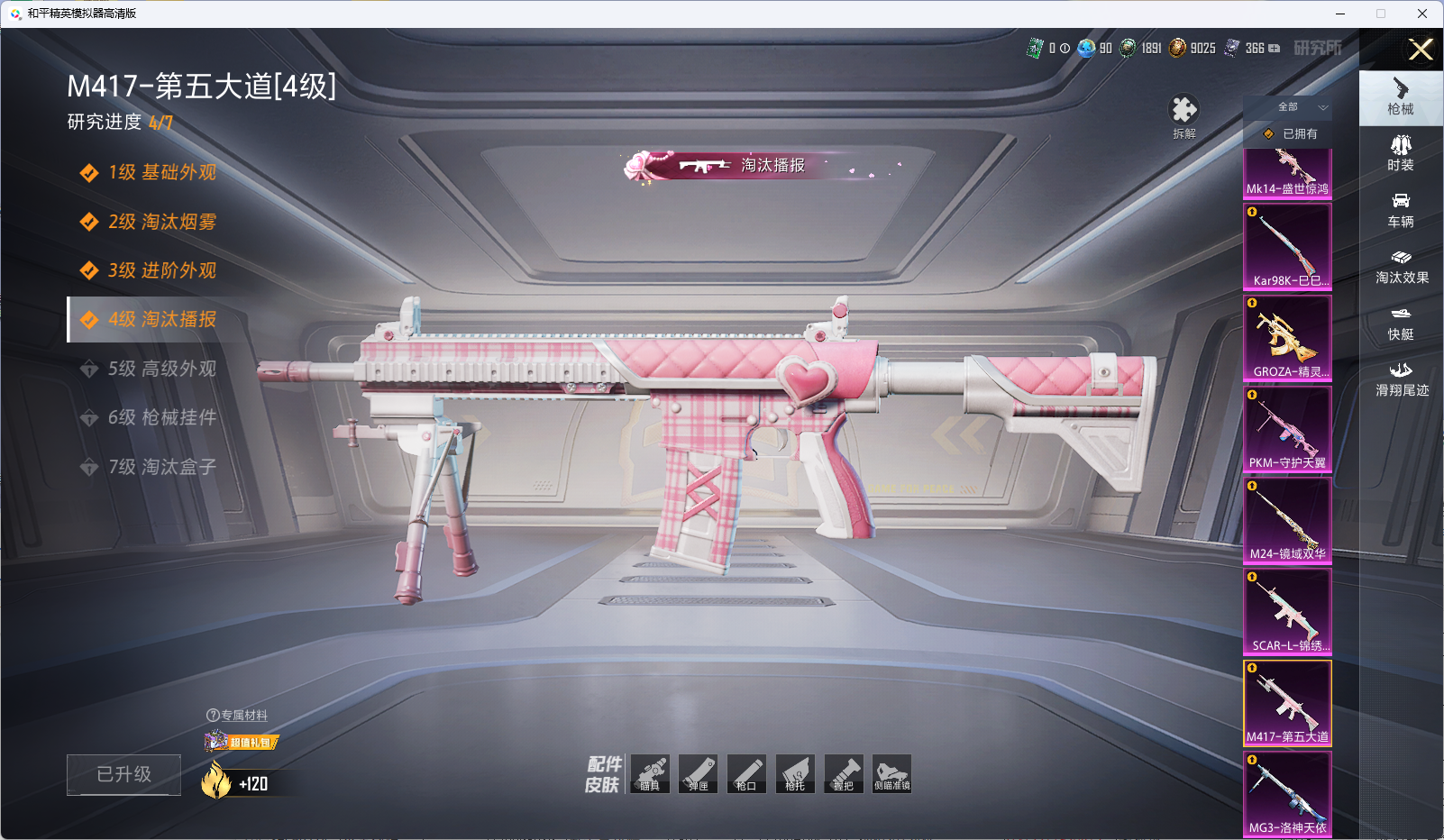This screenshot has height=840, width=1444.
Task: View the 7级 淘汰盒子 level
Action: pos(161,467)
